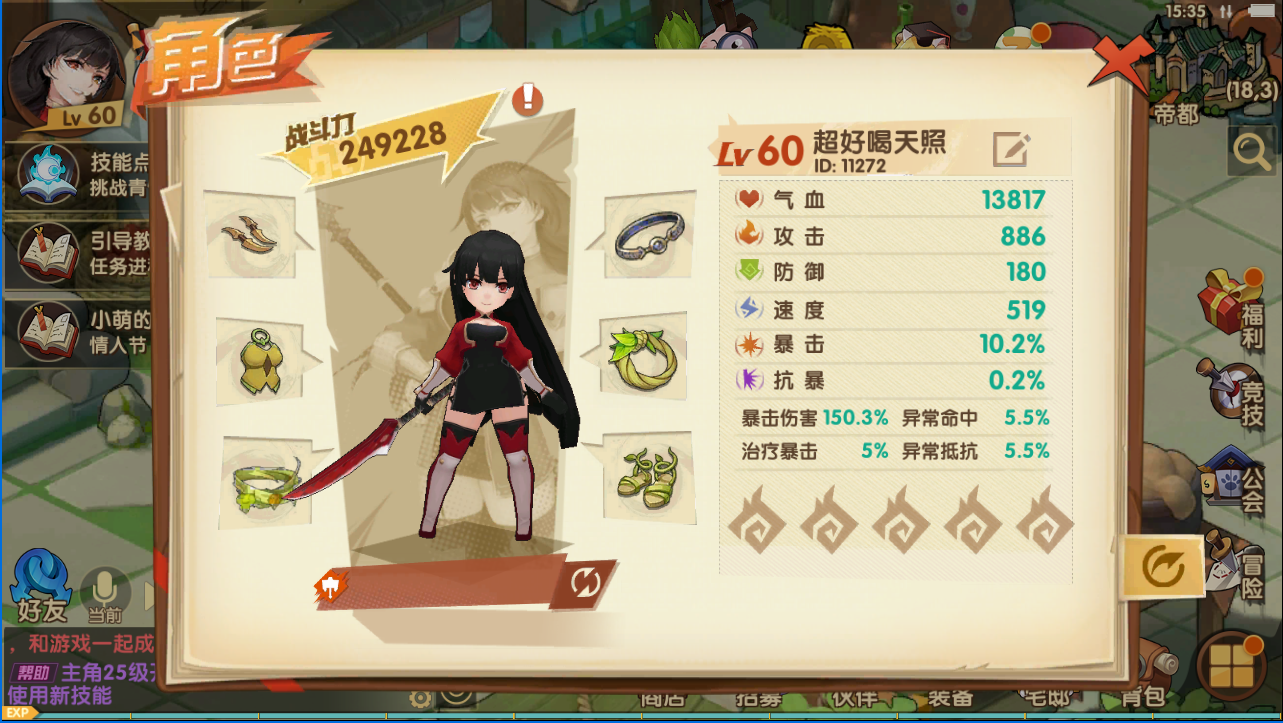This screenshot has width=1283, height=723.
Task: Open the 公会 guild menu
Action: (x=1236, y=478)
